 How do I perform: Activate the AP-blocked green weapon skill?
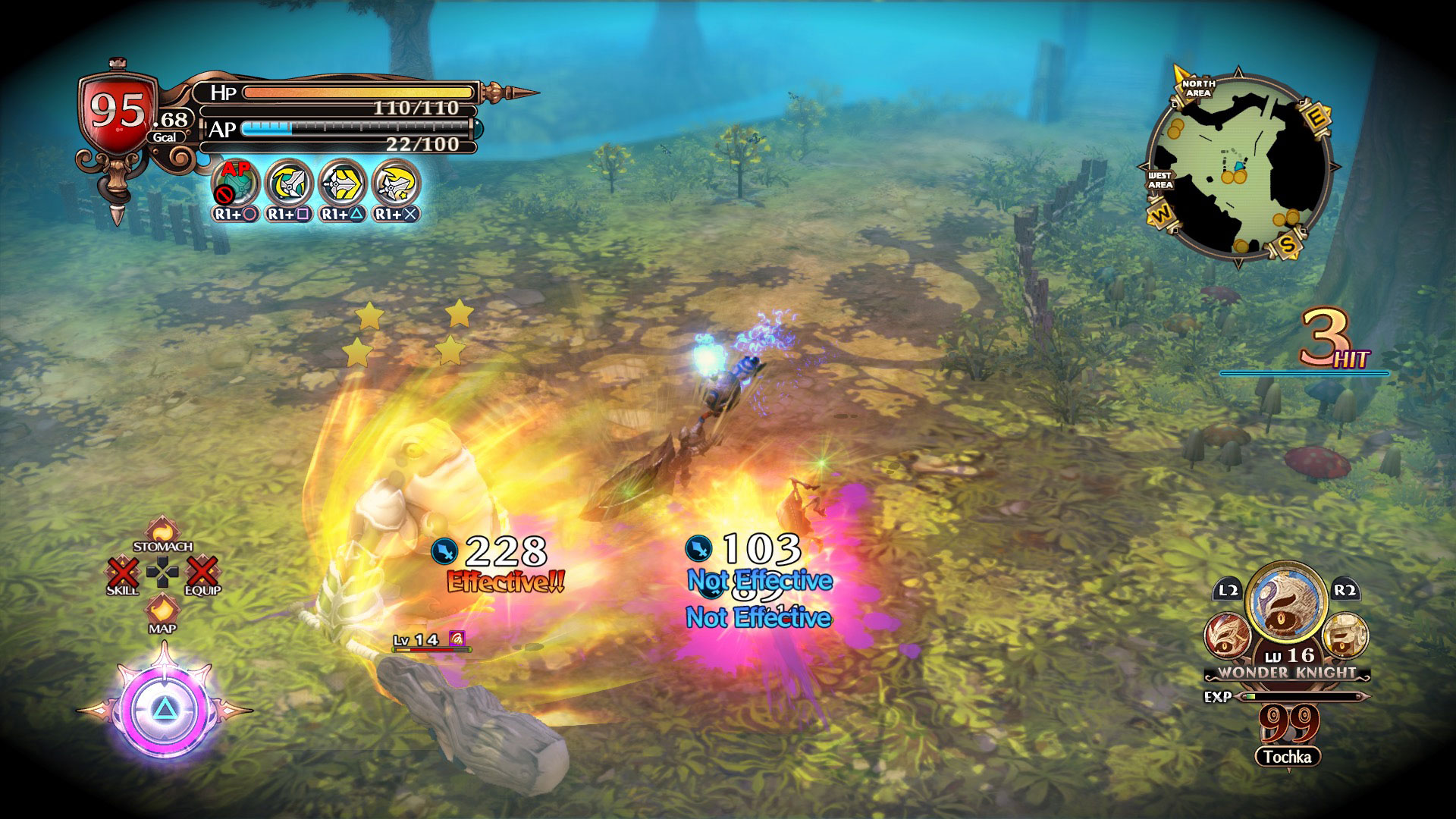coord(237,183)
